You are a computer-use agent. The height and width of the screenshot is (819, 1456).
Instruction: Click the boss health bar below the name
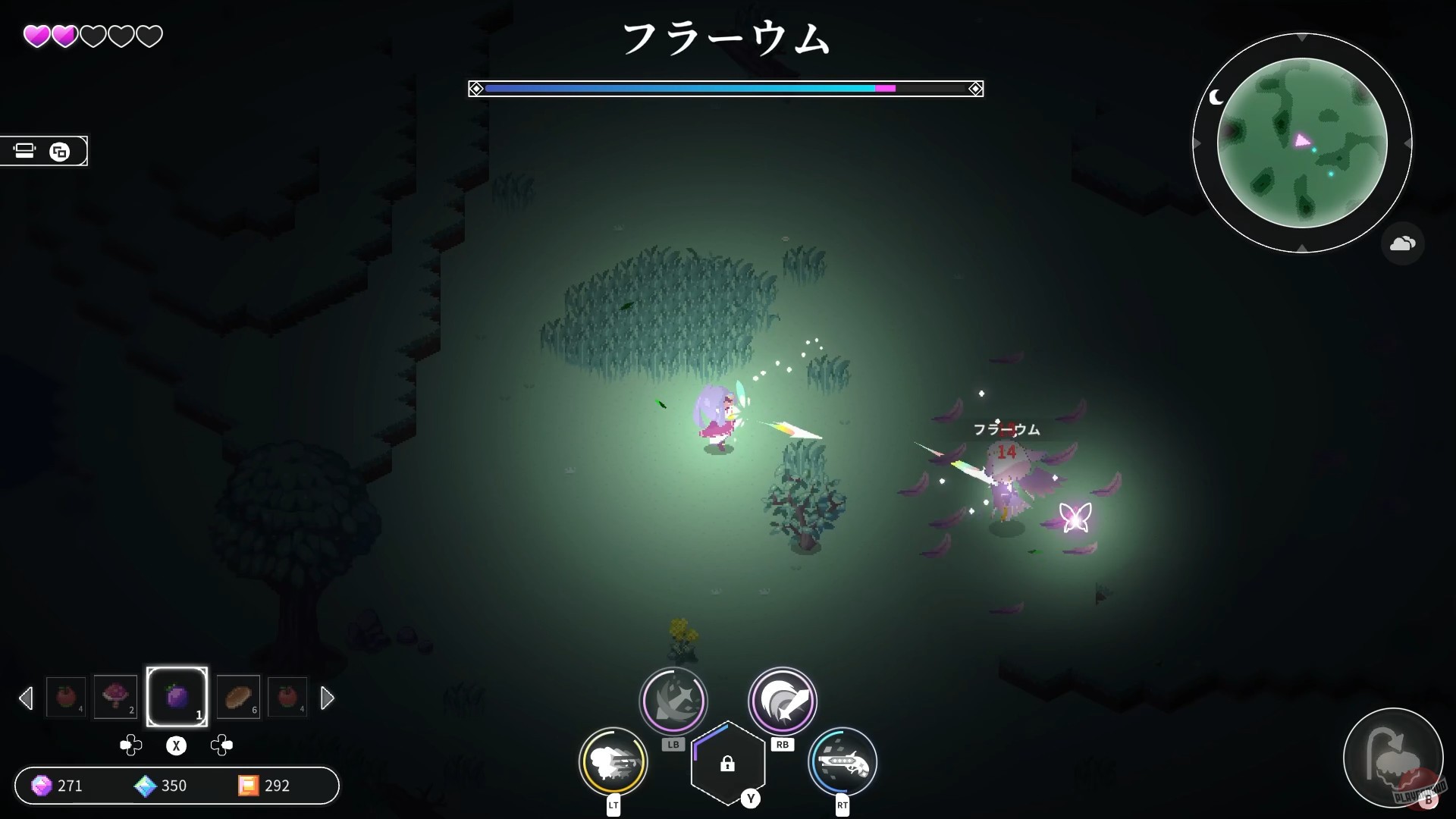(725, 89)
